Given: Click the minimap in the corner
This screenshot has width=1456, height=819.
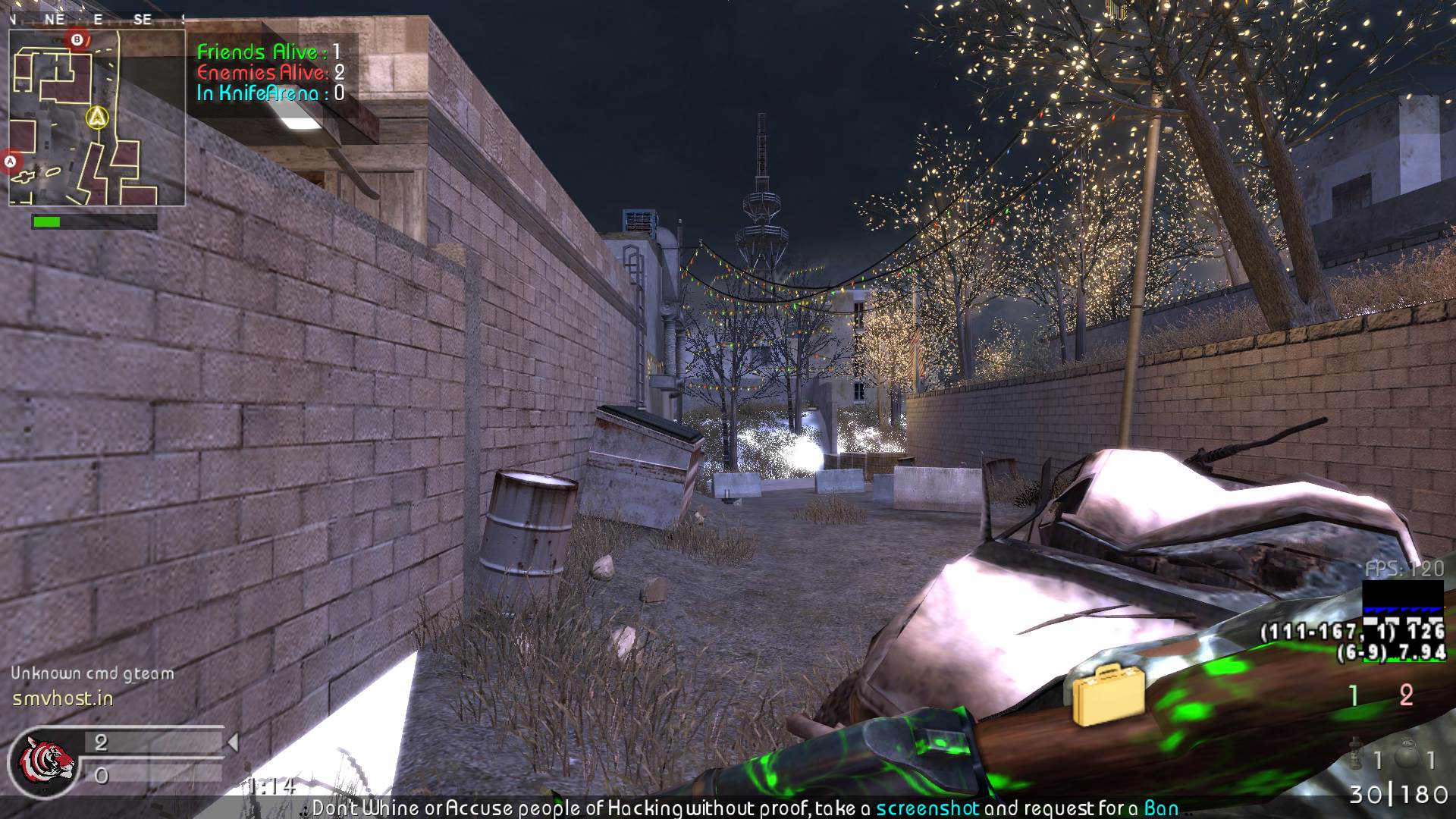Looking at the screenshot, I should [x=96, y=118].
